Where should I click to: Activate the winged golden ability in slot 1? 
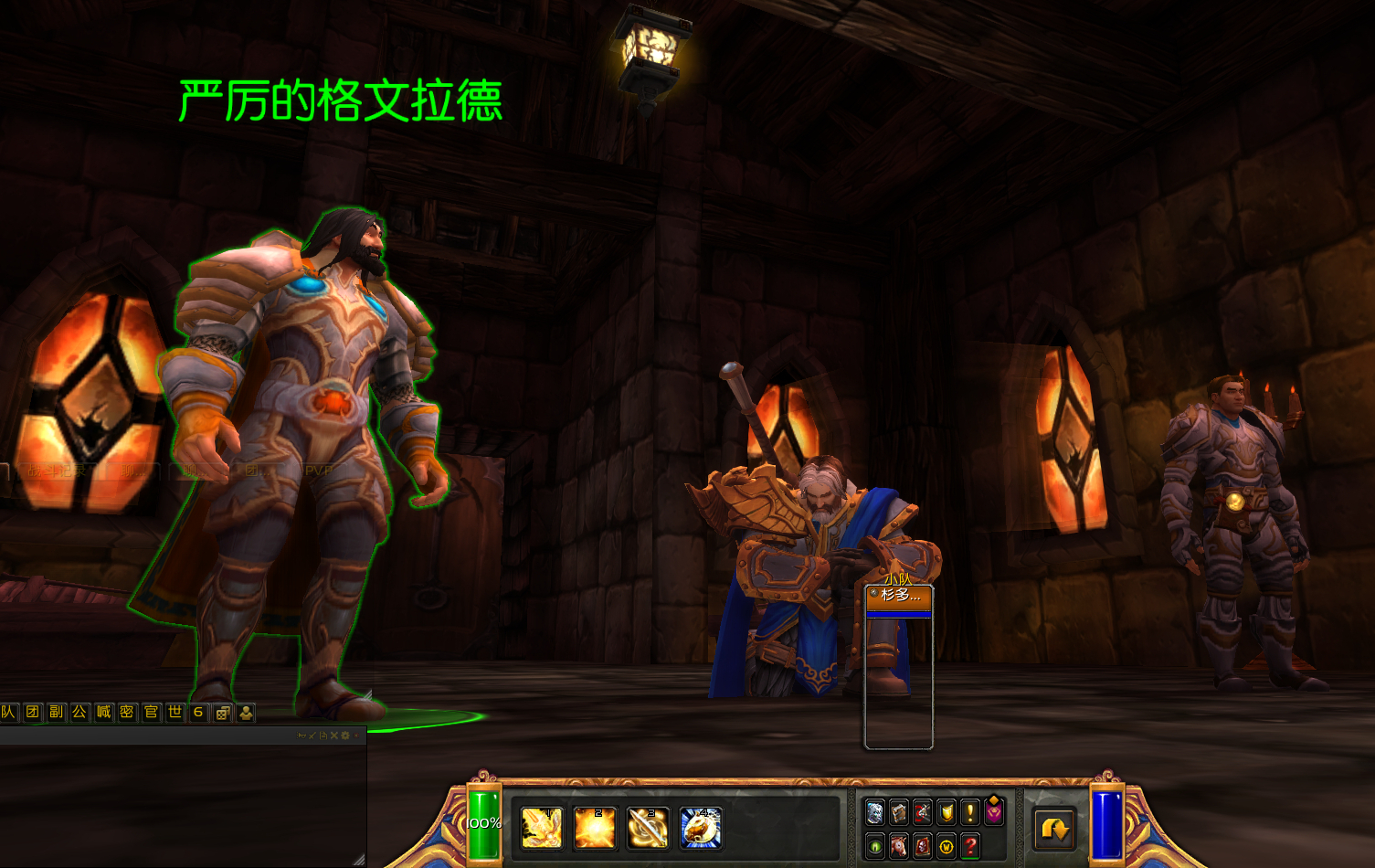point(542,828)
